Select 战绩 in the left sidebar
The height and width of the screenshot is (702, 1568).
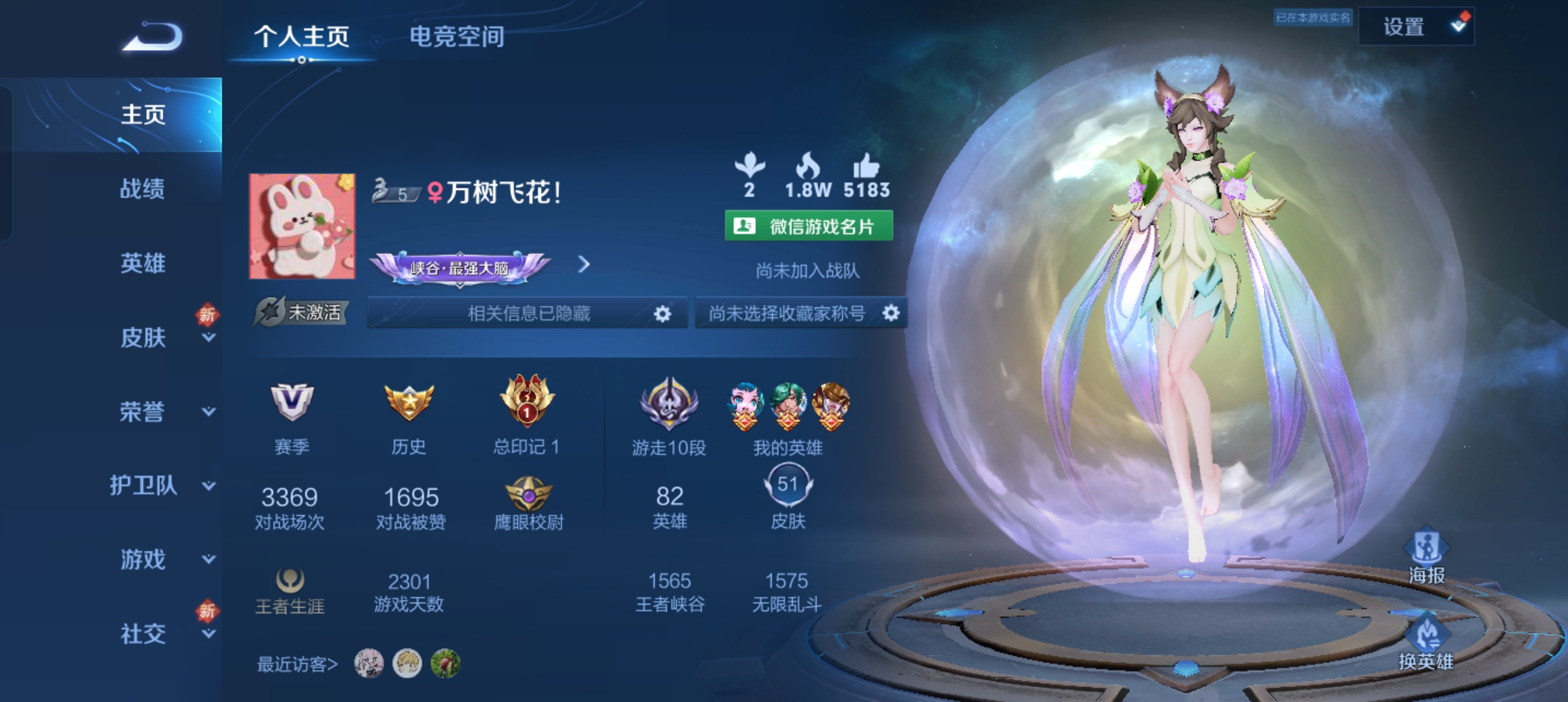pyautogui.click(x=144, y=189)
